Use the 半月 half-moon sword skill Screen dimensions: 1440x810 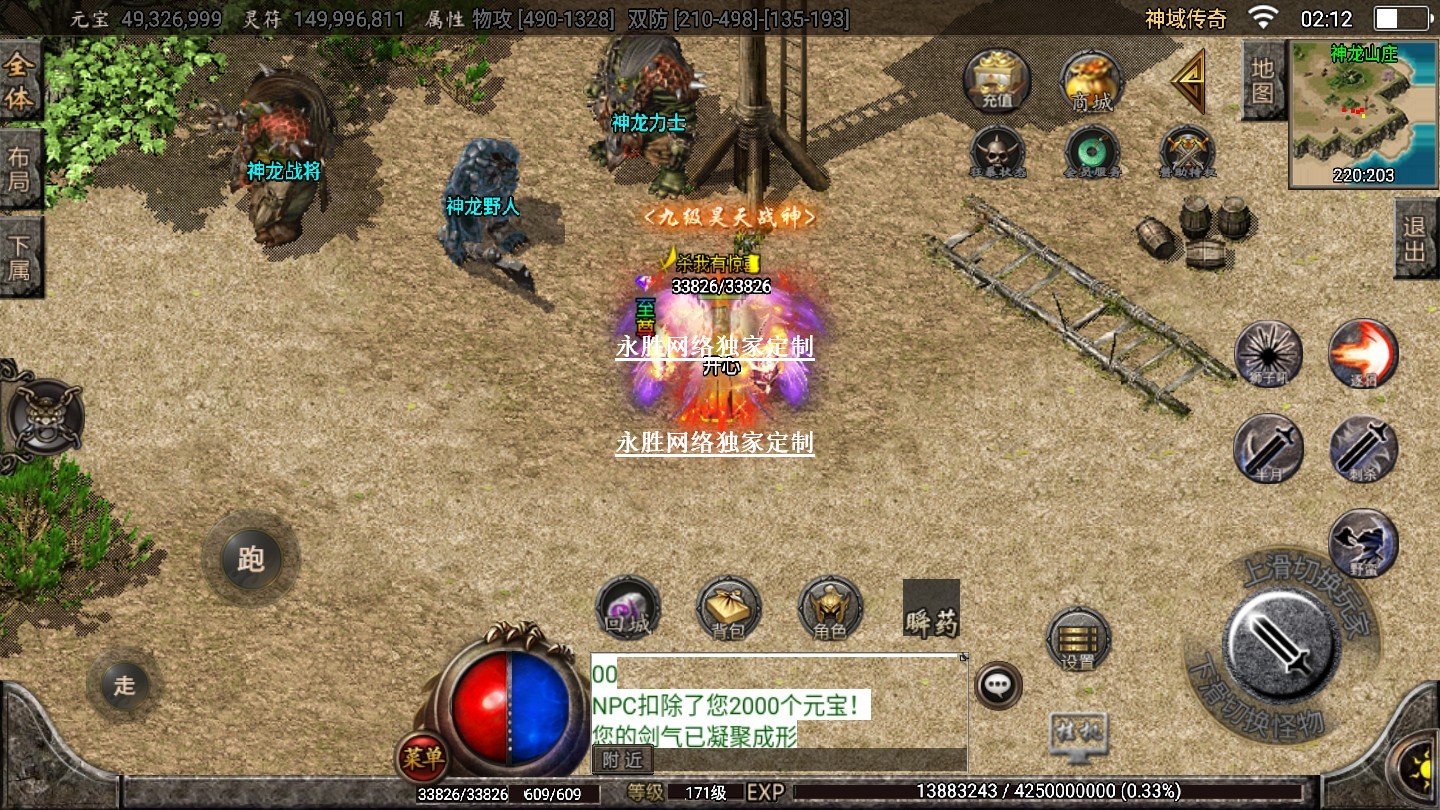[x=1268, y=448]
